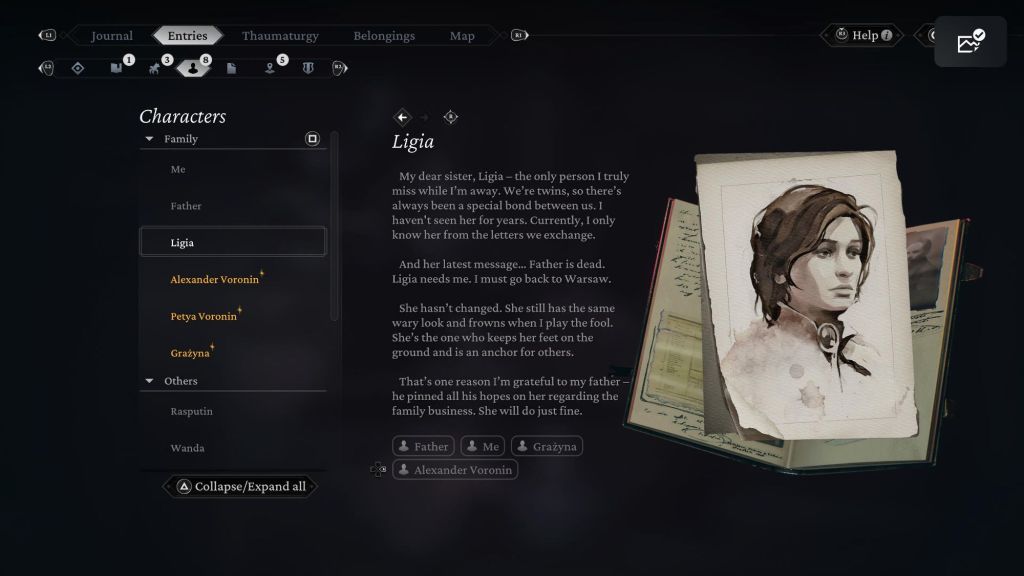This screenshot has height=576, width=1024.
Task: Show the Map tab
Action: click(x=462, y=36)
